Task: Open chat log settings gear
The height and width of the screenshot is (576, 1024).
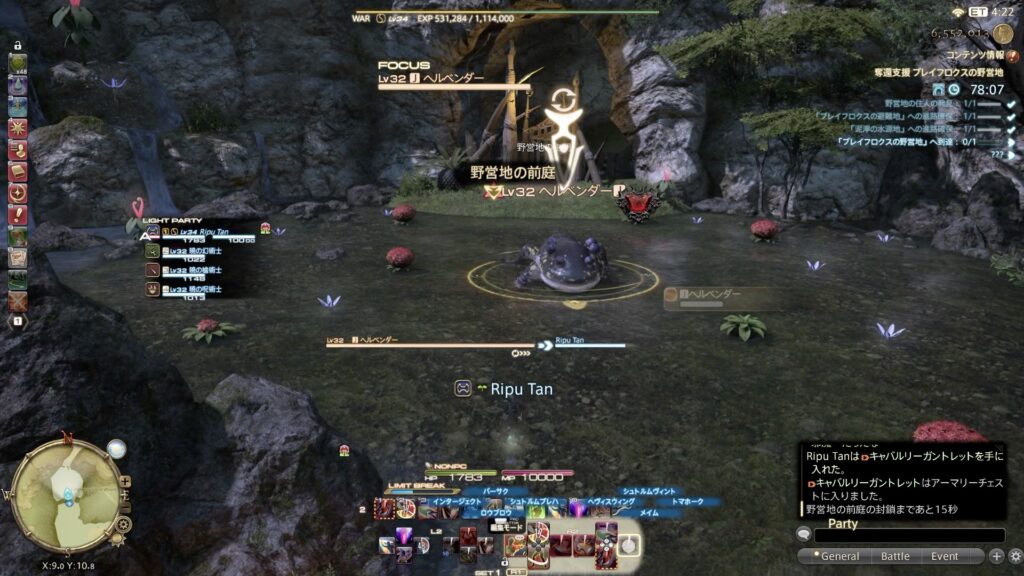Action: coord(1014,556)
